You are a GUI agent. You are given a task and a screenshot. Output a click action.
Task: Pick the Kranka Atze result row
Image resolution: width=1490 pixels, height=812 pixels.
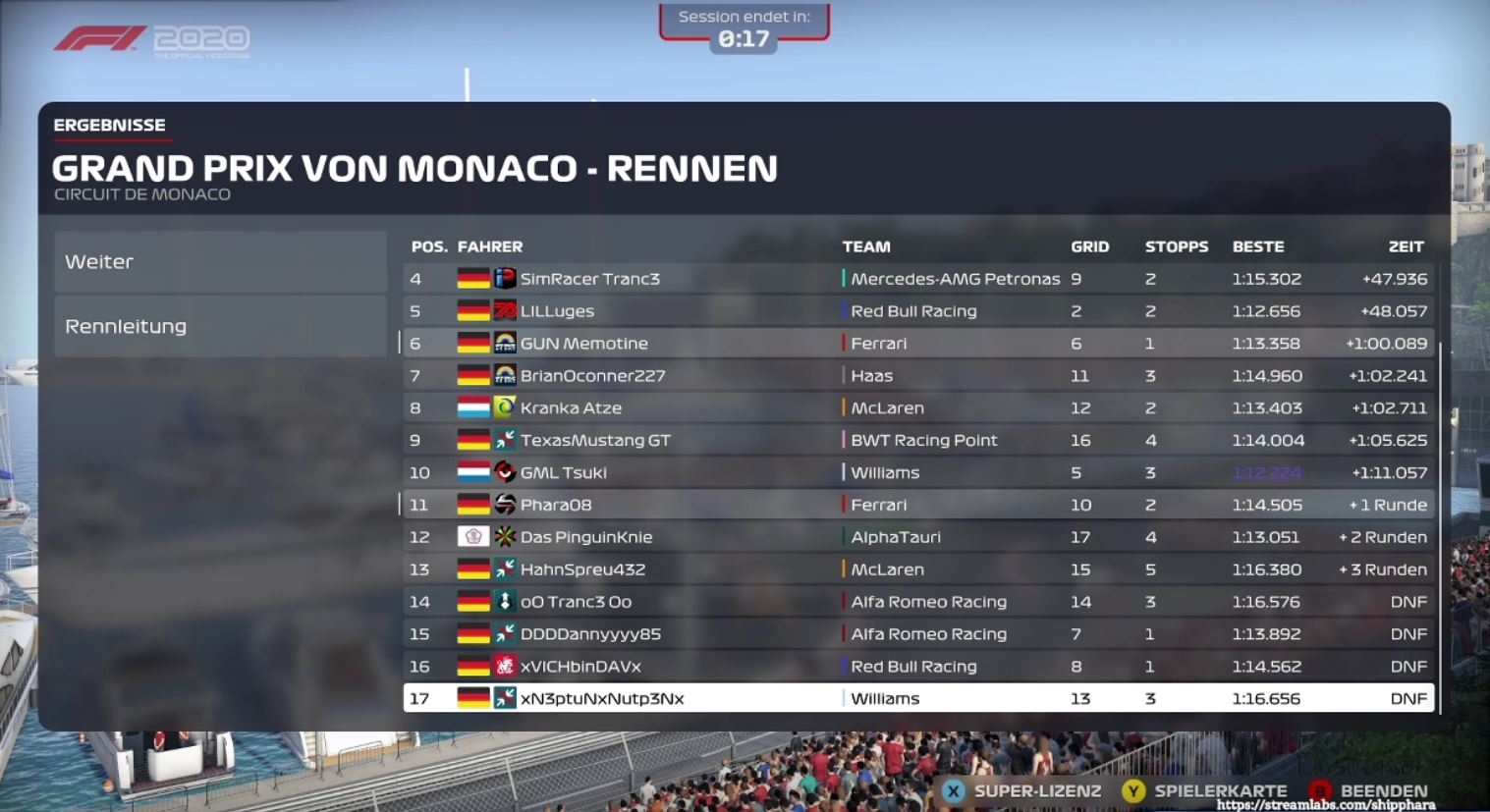pyautogui.click(x=917, y=408)
